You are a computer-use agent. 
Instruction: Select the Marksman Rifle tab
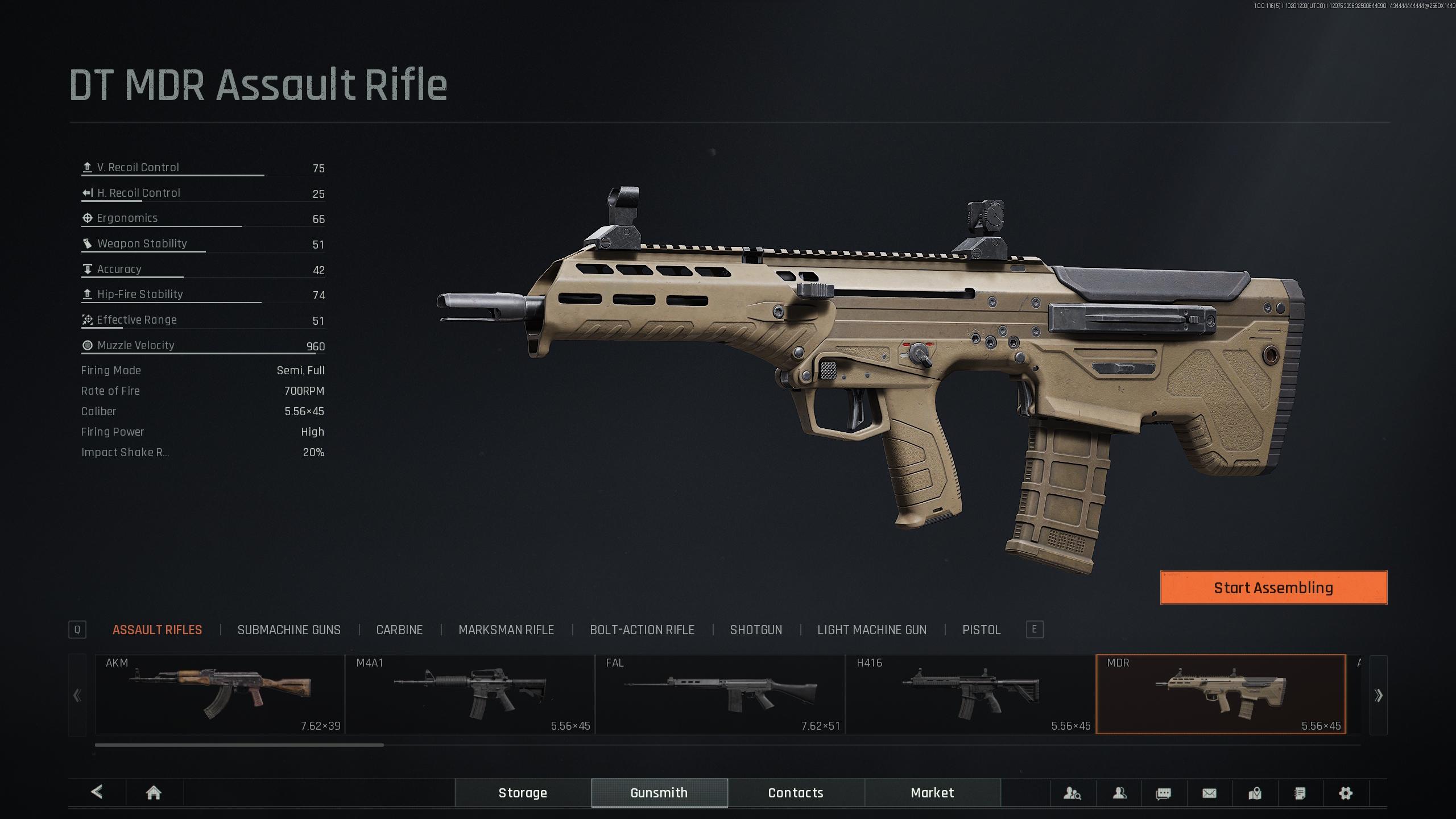click(506, 630)
